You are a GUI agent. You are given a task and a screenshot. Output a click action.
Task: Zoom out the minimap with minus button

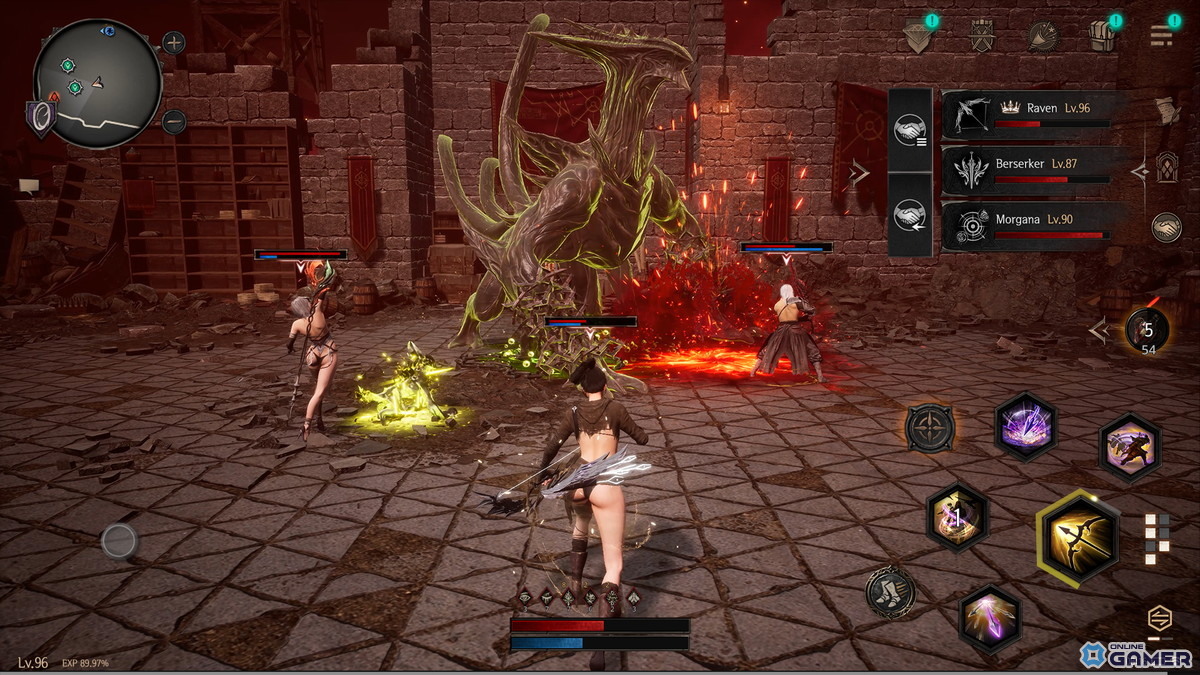coord(174,122)
